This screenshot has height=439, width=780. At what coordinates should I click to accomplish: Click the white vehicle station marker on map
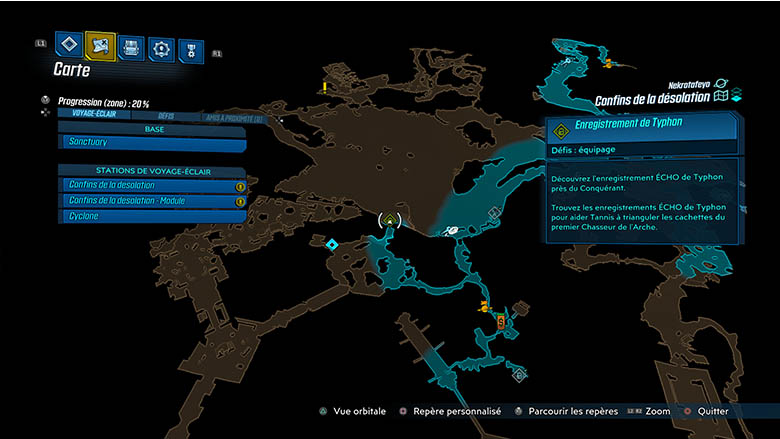tap(452, 230)
